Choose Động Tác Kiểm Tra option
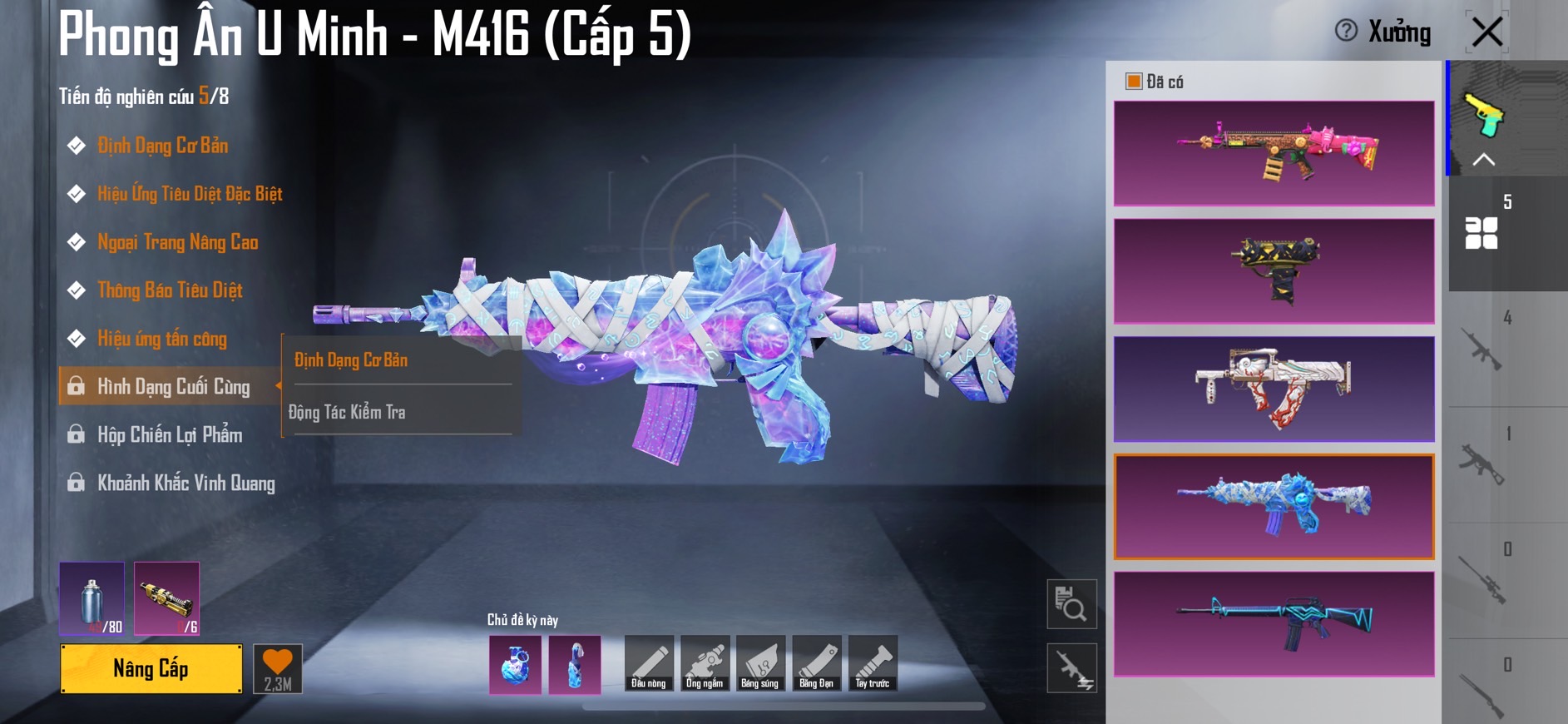Screen dimensions: 1568x724 pyautogui.click(x=347, y=412)
